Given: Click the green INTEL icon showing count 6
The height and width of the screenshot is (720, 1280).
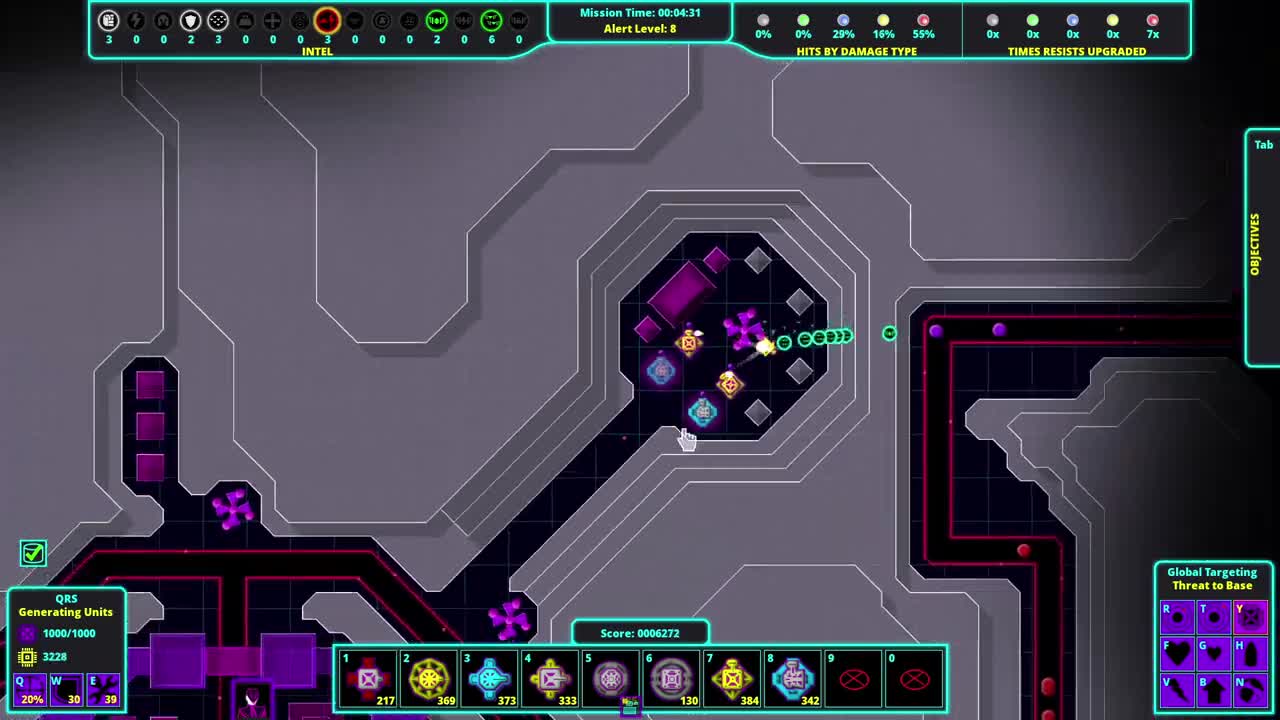Looking at the screenshot, I should 490,18.
